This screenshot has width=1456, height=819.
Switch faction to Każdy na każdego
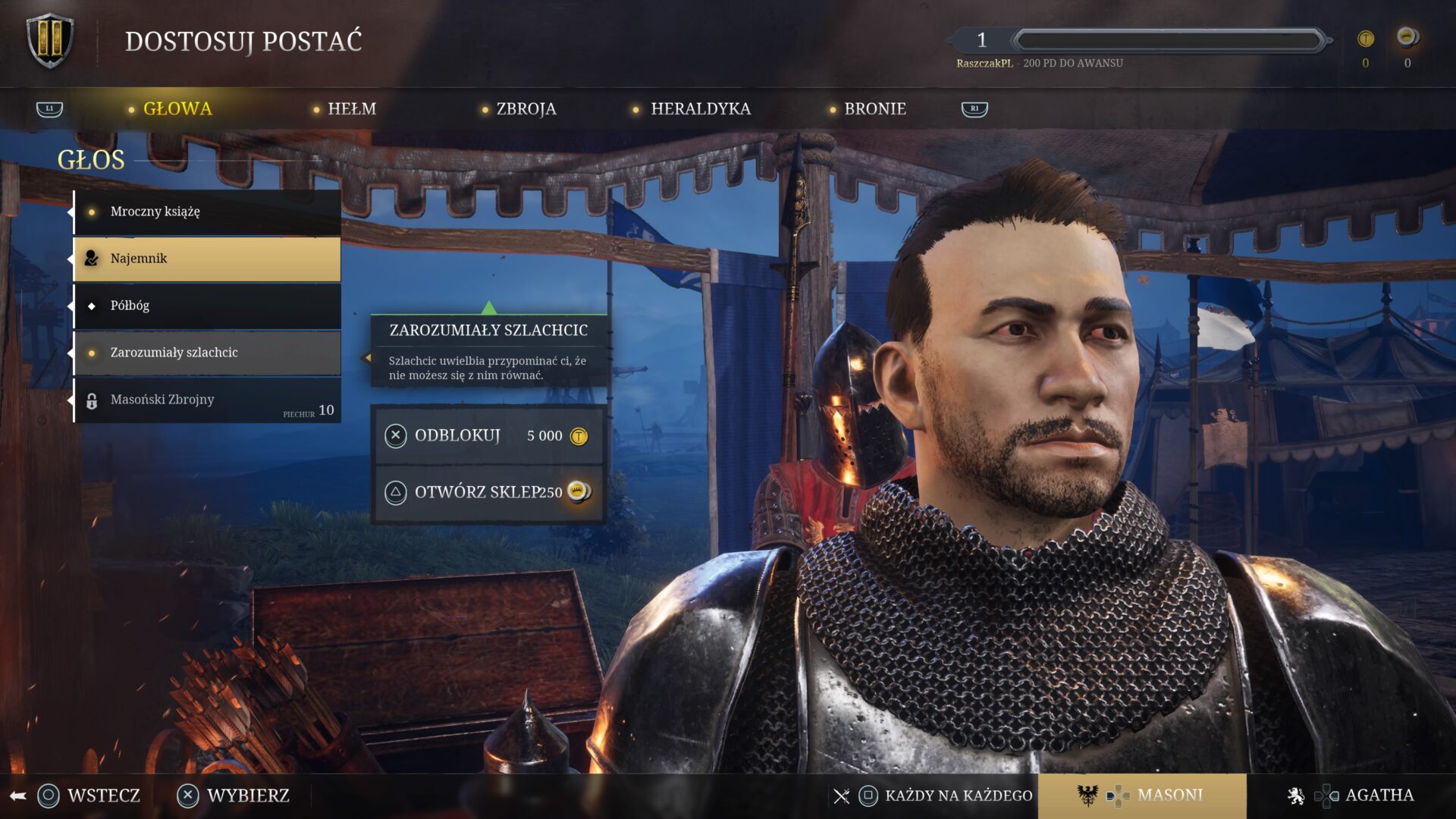[x=944, y=795]
